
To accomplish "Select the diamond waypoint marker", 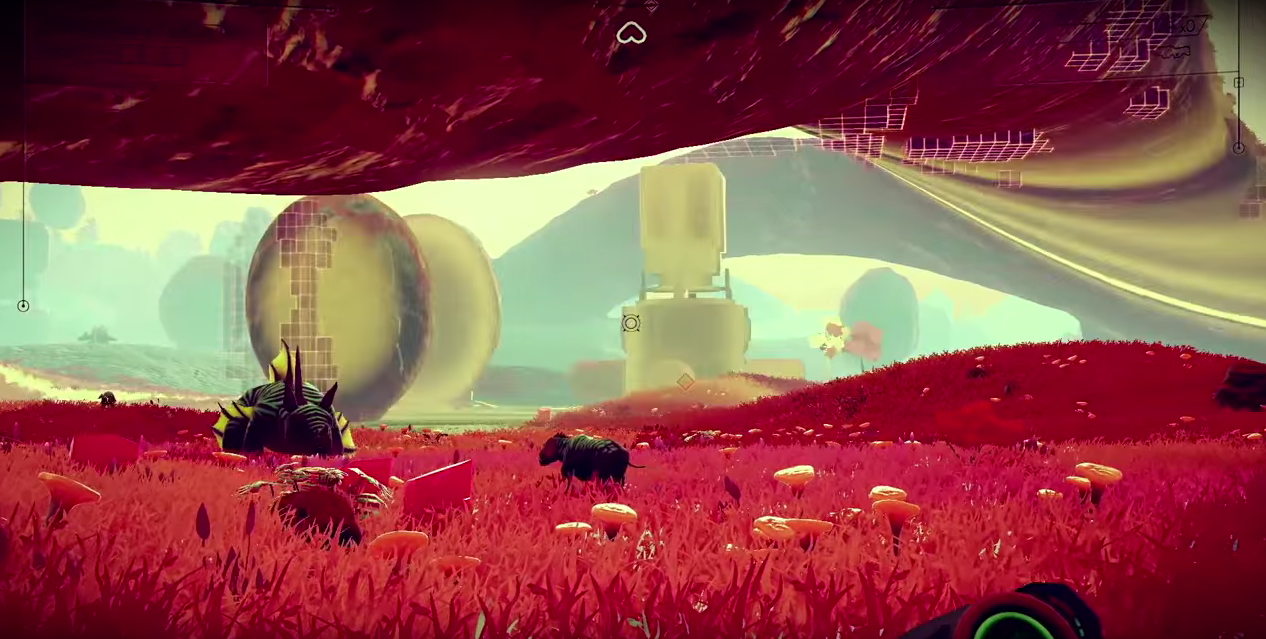I will click(x=685, y=381).
